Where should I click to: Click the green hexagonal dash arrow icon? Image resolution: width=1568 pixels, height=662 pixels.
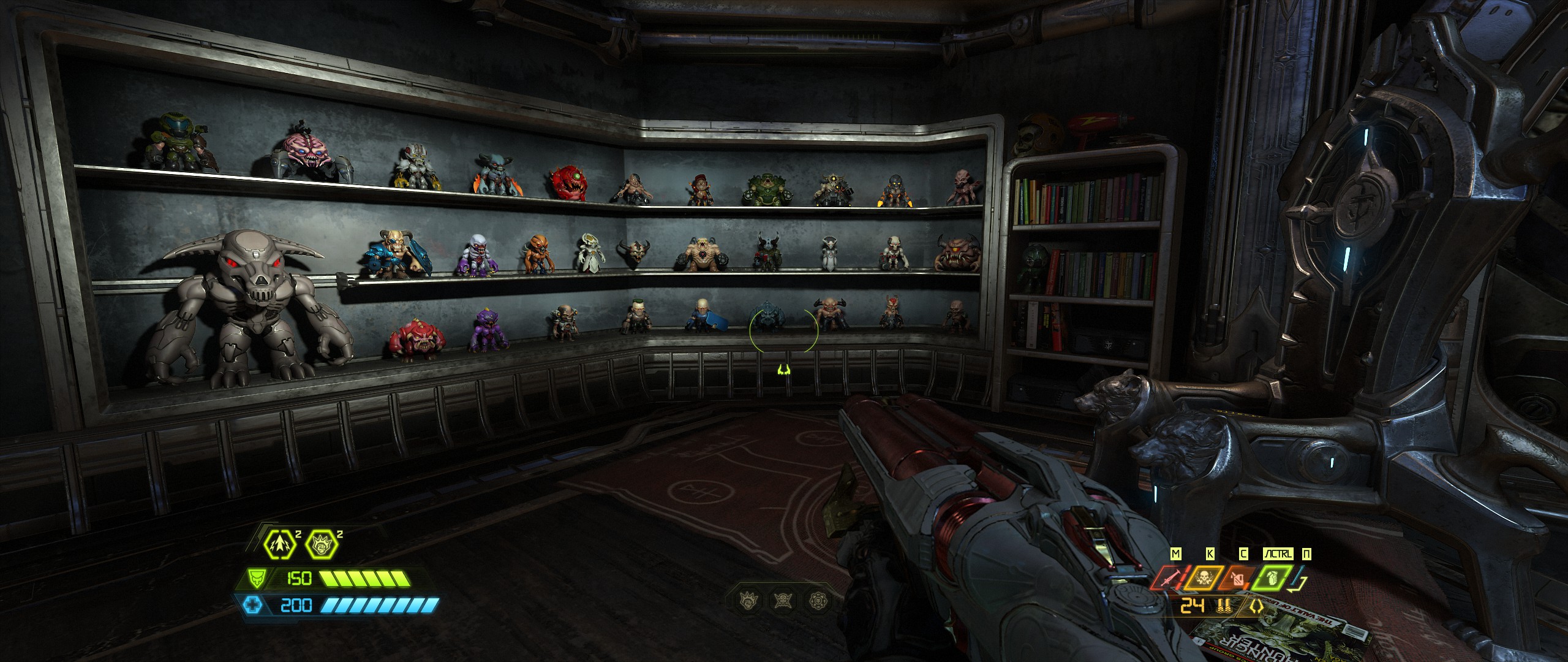coord(281,544)
